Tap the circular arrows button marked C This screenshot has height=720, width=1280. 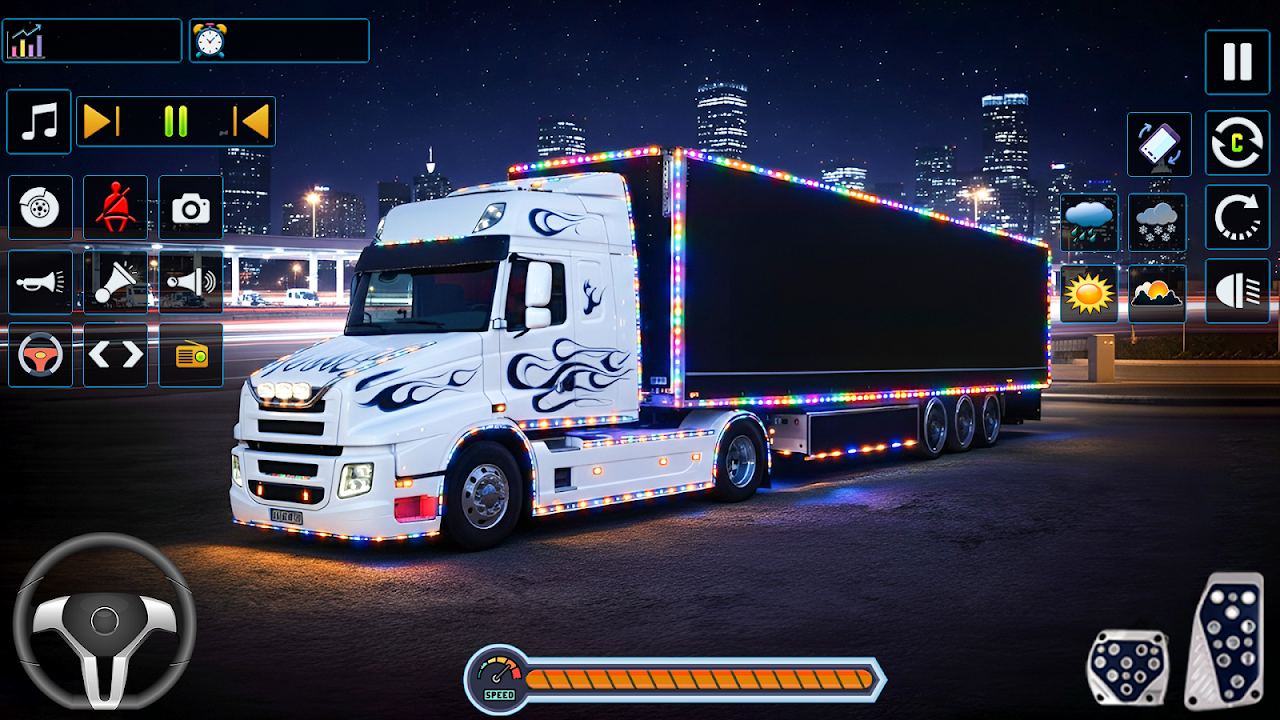point(1237,144)
